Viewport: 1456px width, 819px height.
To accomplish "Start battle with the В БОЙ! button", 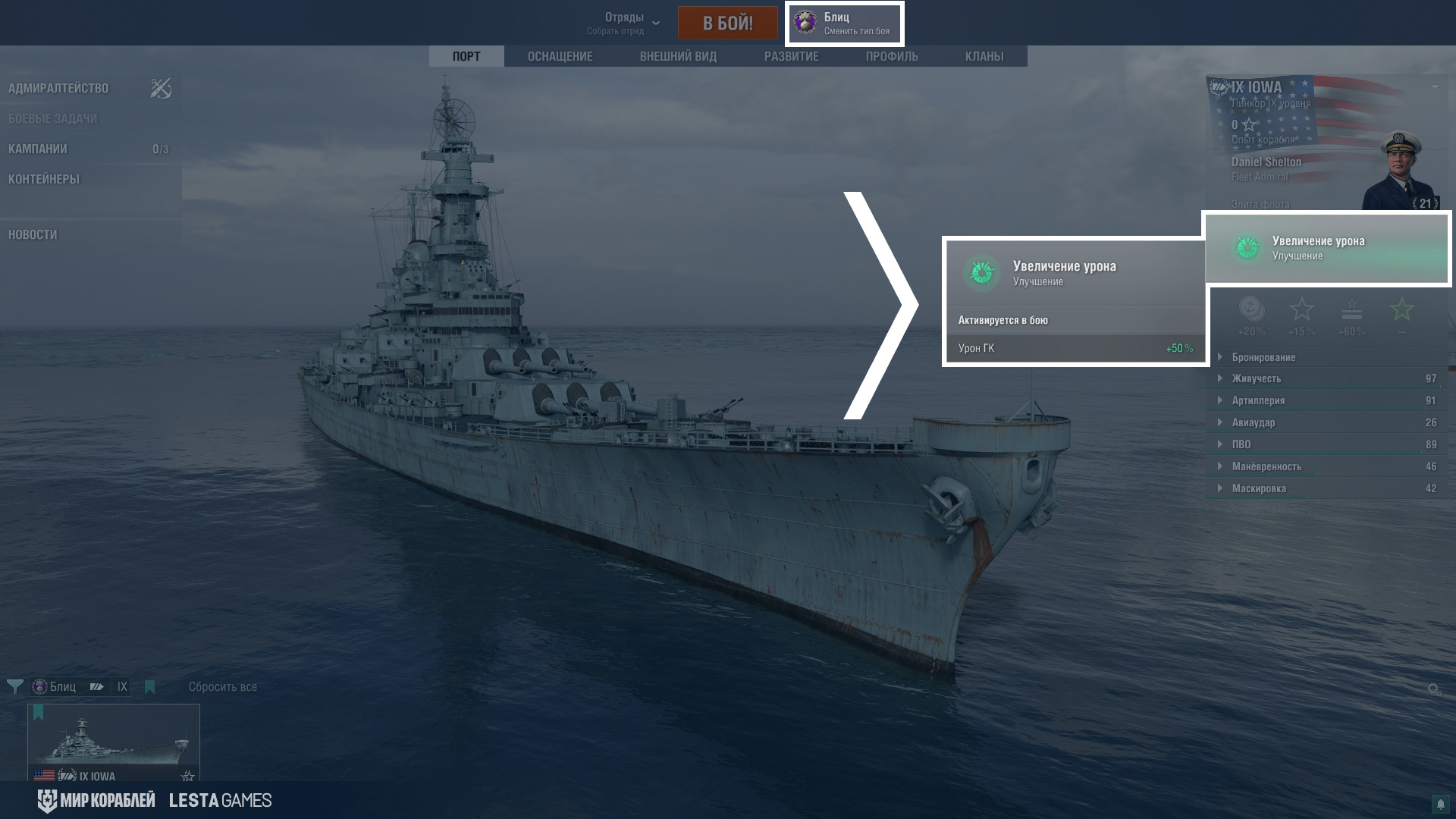I will (x=727, y=23).
